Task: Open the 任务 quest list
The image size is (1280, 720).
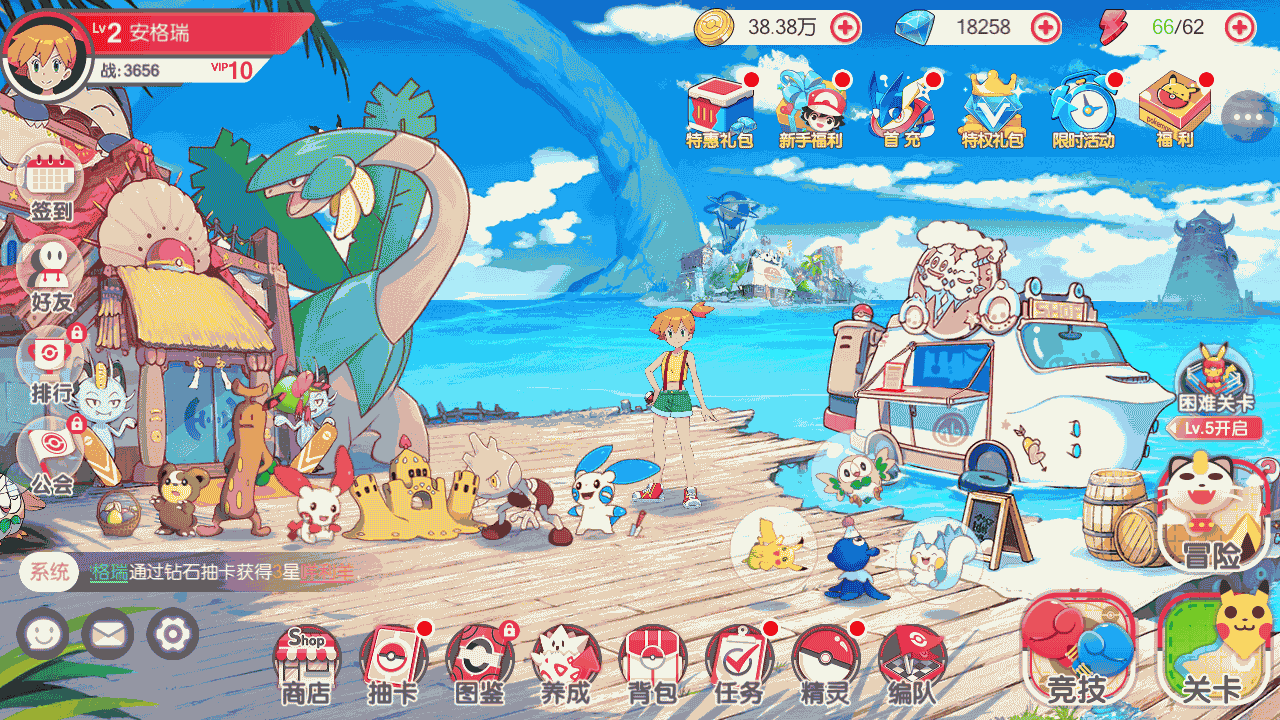Action: (x=739, y=663)
